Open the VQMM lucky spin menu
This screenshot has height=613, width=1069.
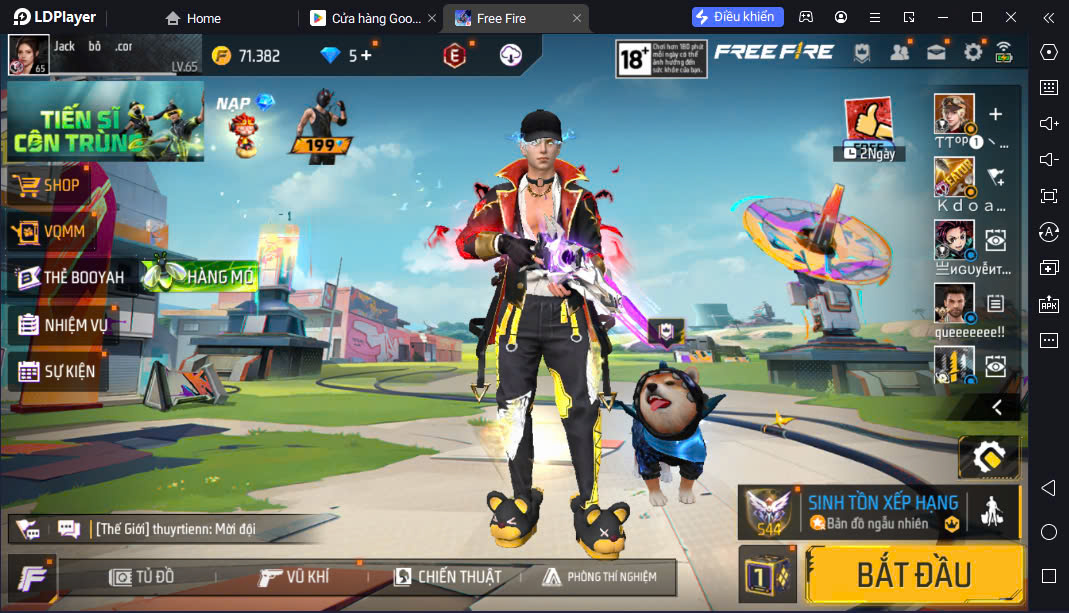(60, 232)
